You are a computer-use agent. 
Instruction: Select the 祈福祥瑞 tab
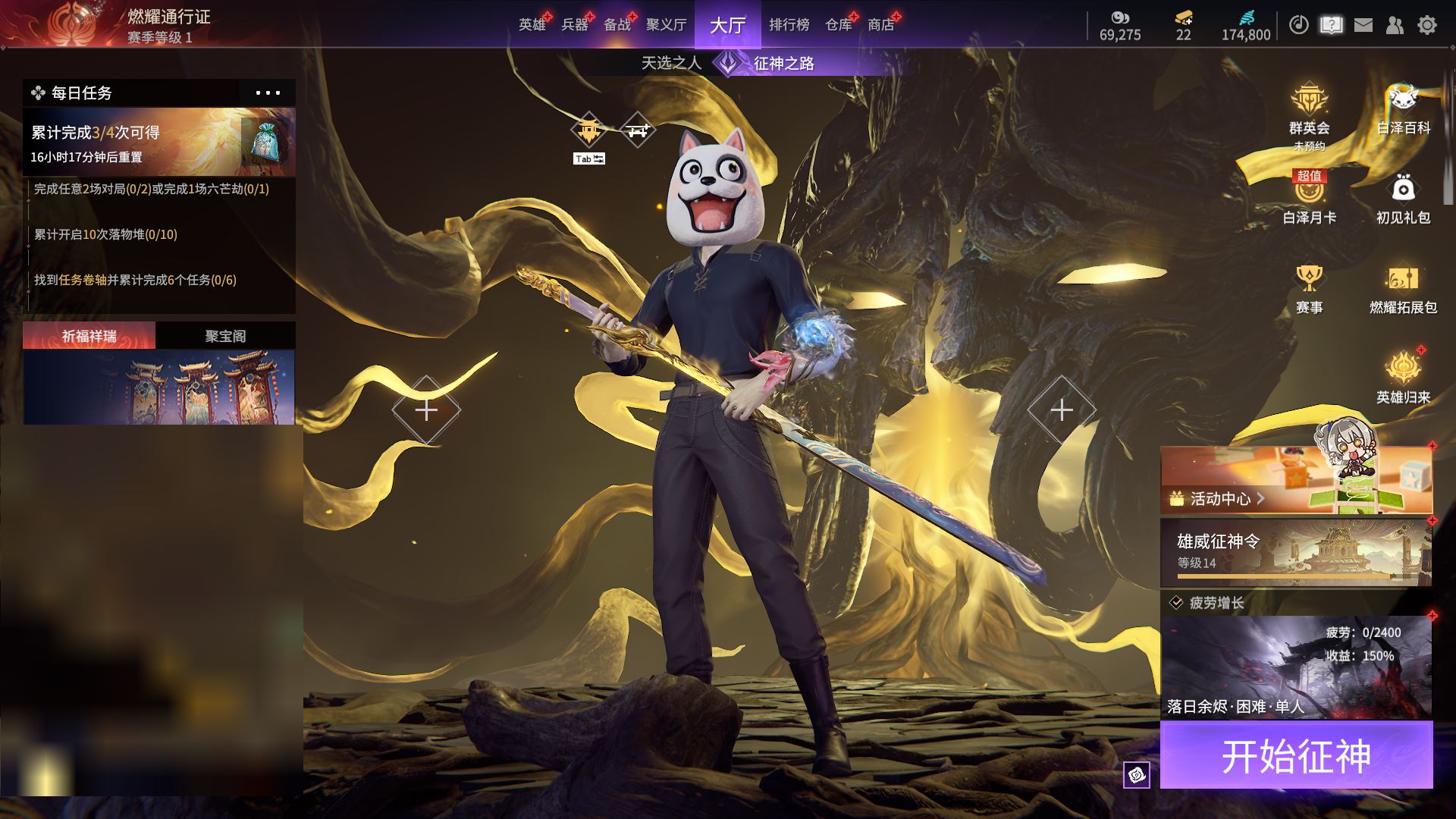tap(89, 336)
